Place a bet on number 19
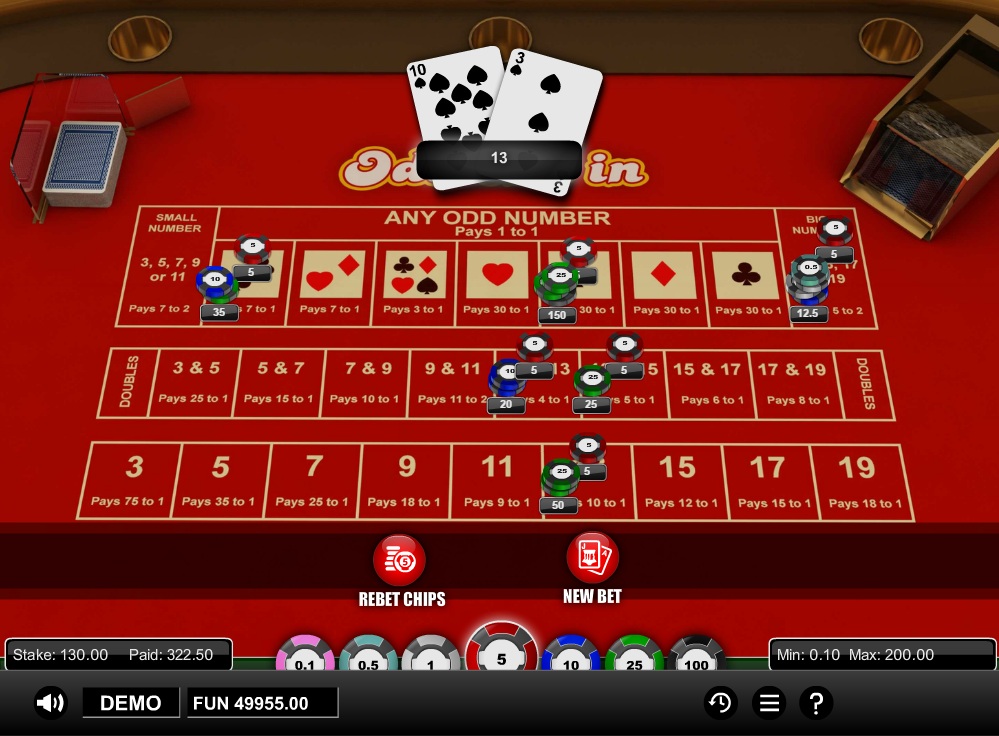This screenshot has height=736, width=999. 865,480
